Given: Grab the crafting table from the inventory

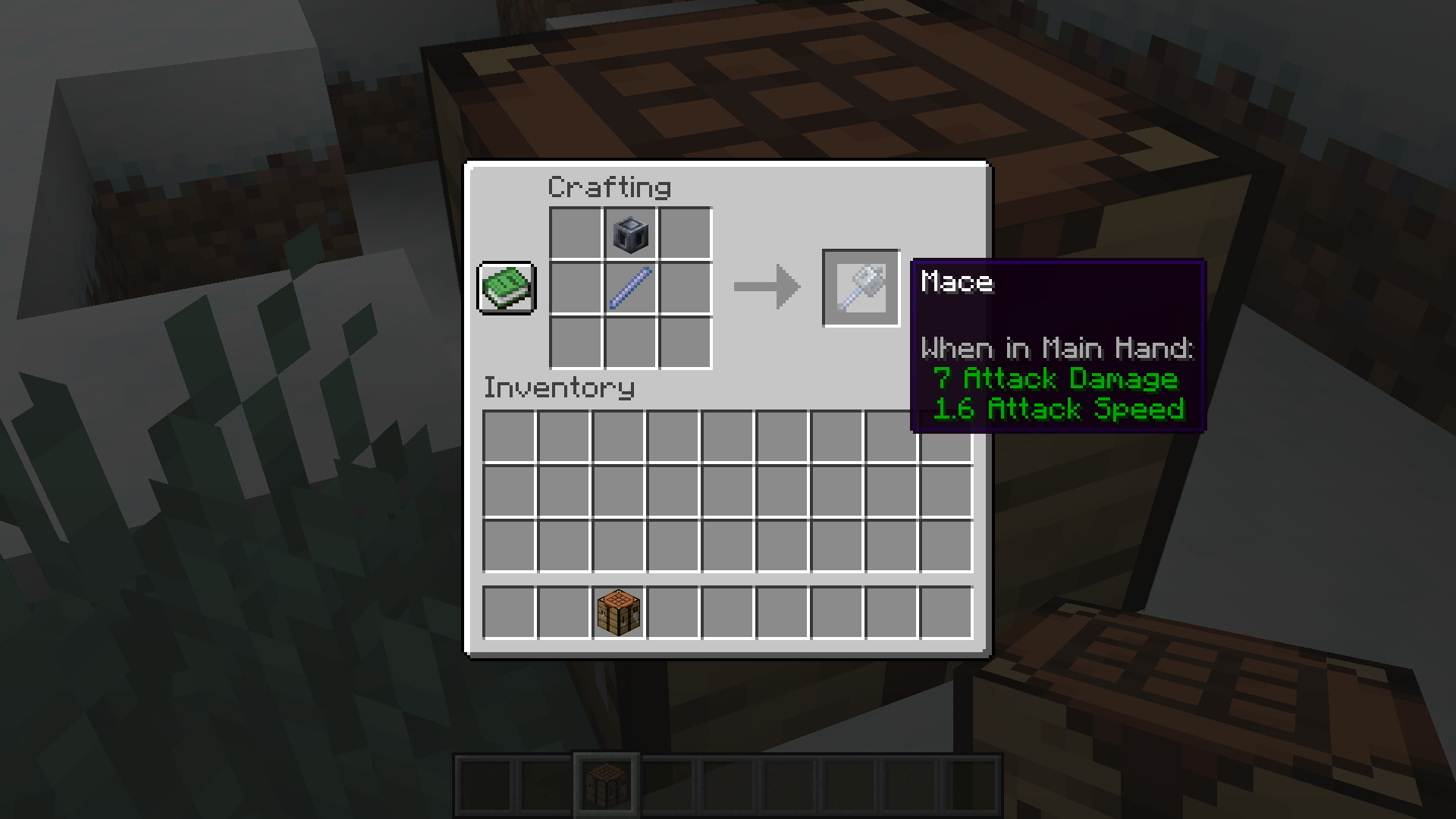Looking at the screenshot, I should coord(617,611).
